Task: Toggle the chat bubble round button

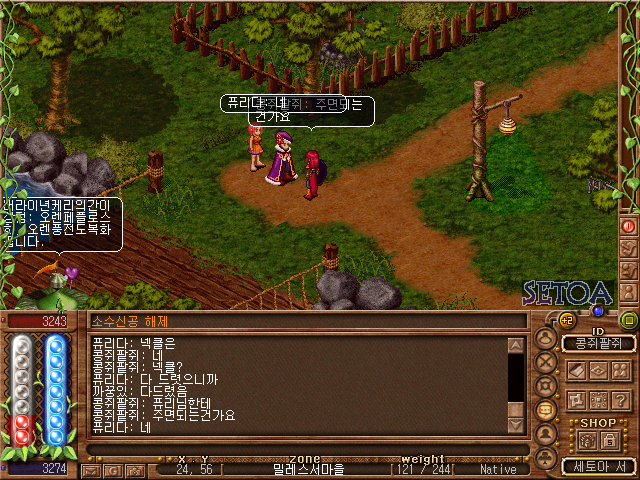Action: tap(546, 410)
